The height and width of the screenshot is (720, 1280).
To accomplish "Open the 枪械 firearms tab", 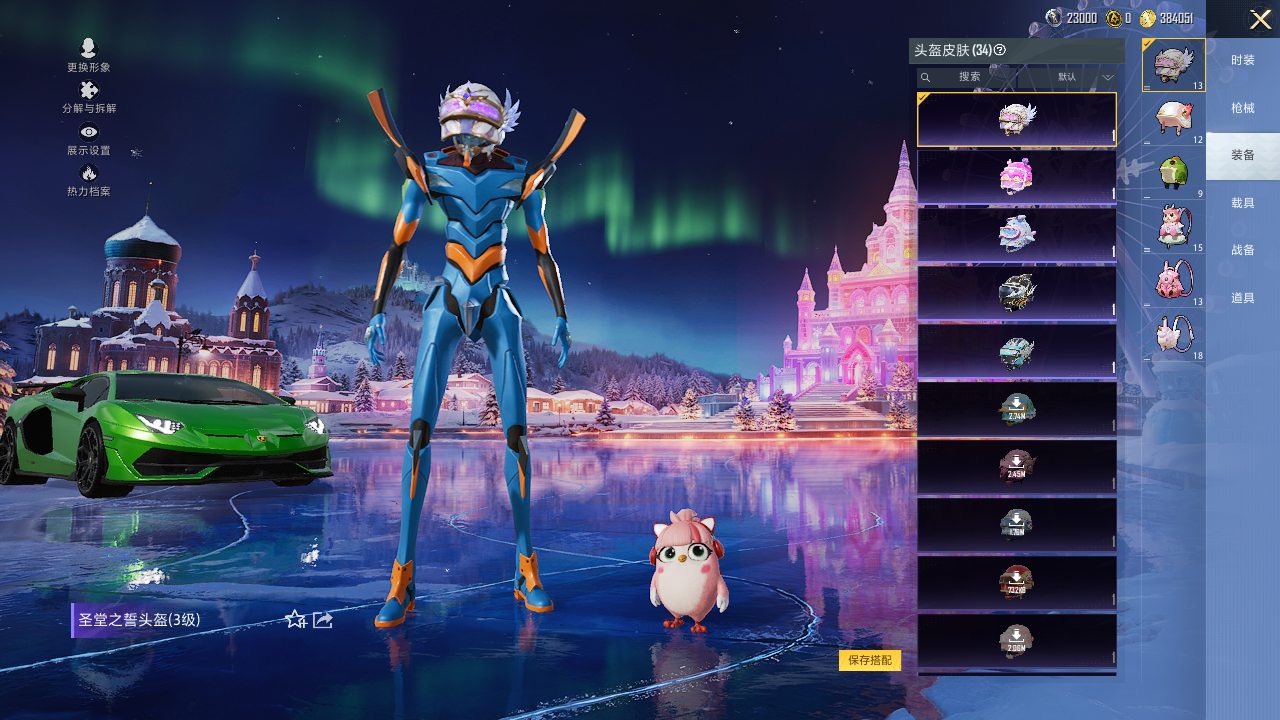I will [1243, 108].
